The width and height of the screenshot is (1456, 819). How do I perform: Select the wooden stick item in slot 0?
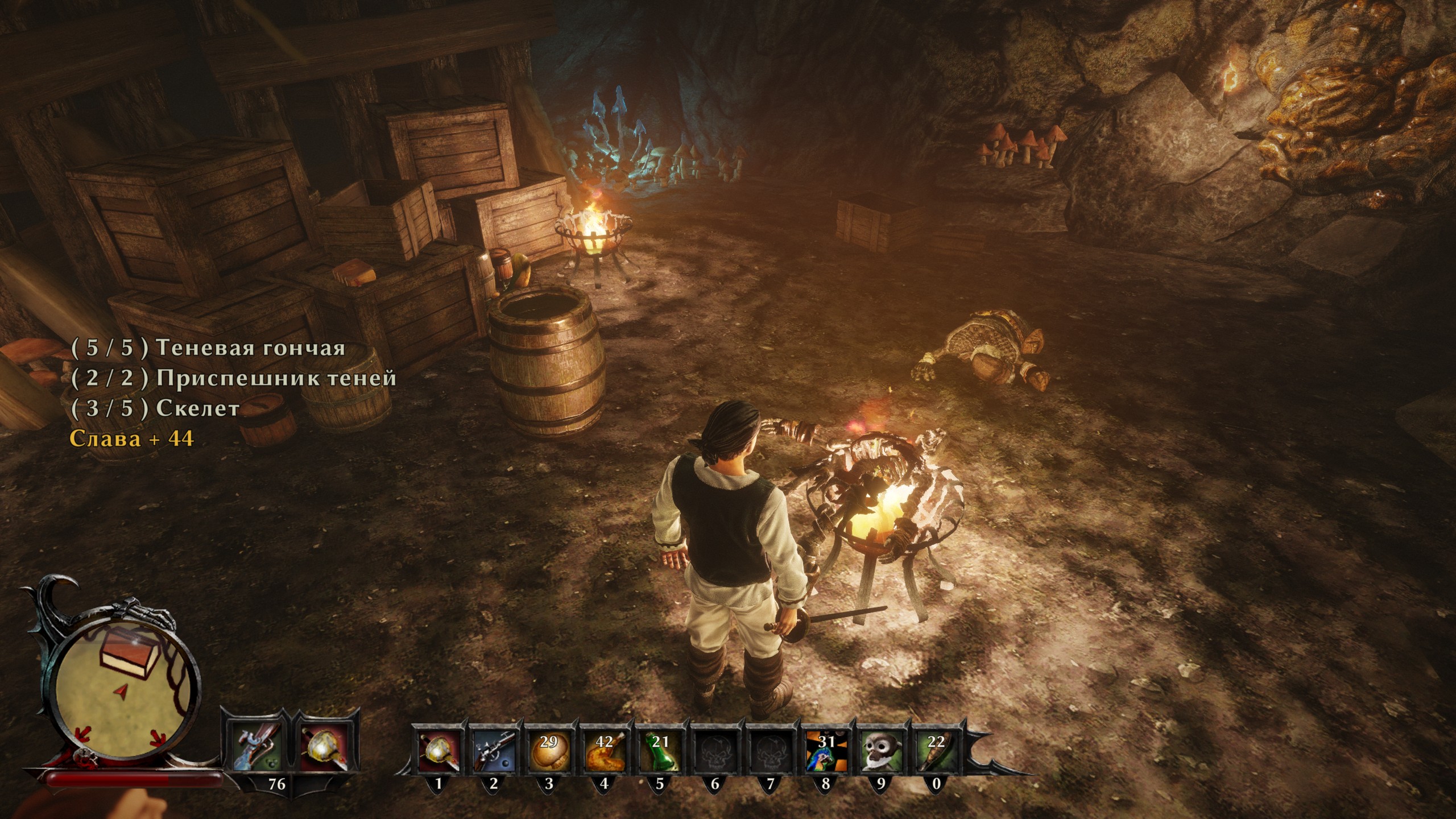[x=936, y=748]
